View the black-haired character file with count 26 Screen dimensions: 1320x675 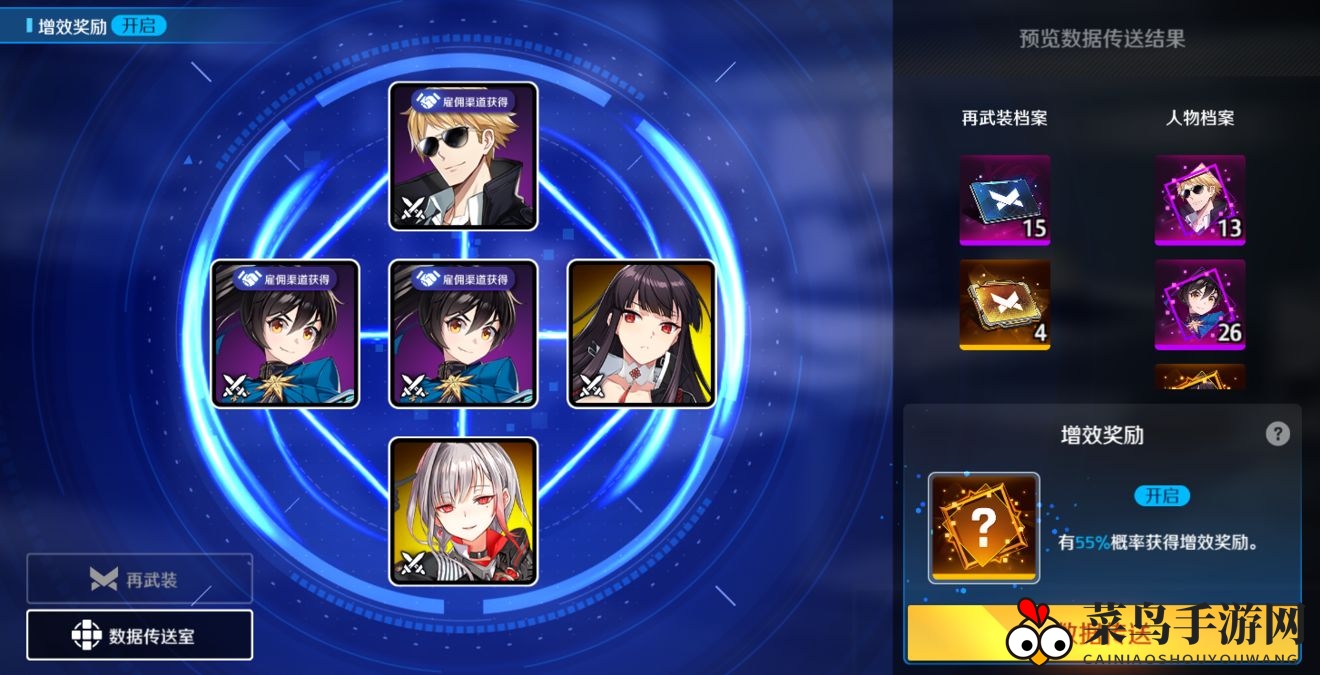coord(1200,304)
